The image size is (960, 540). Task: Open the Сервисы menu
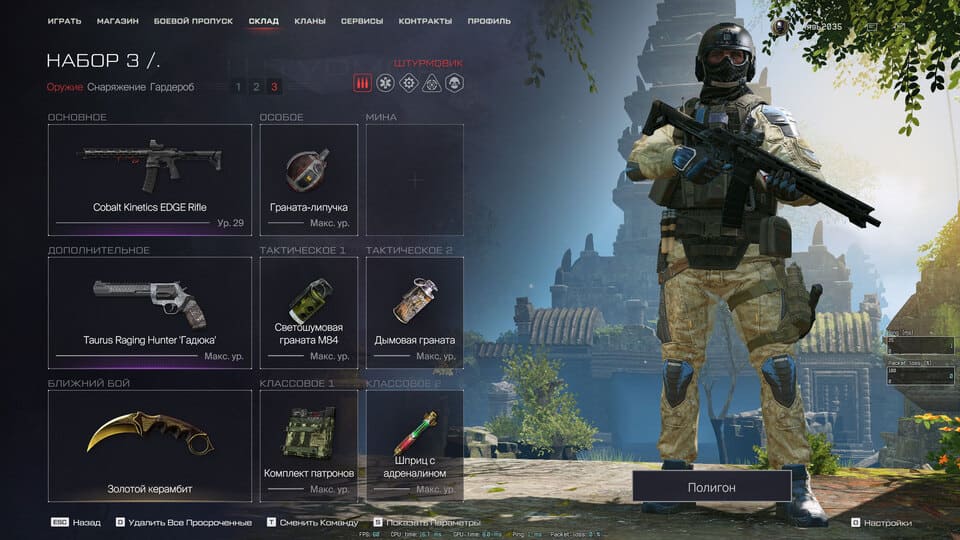361,21
